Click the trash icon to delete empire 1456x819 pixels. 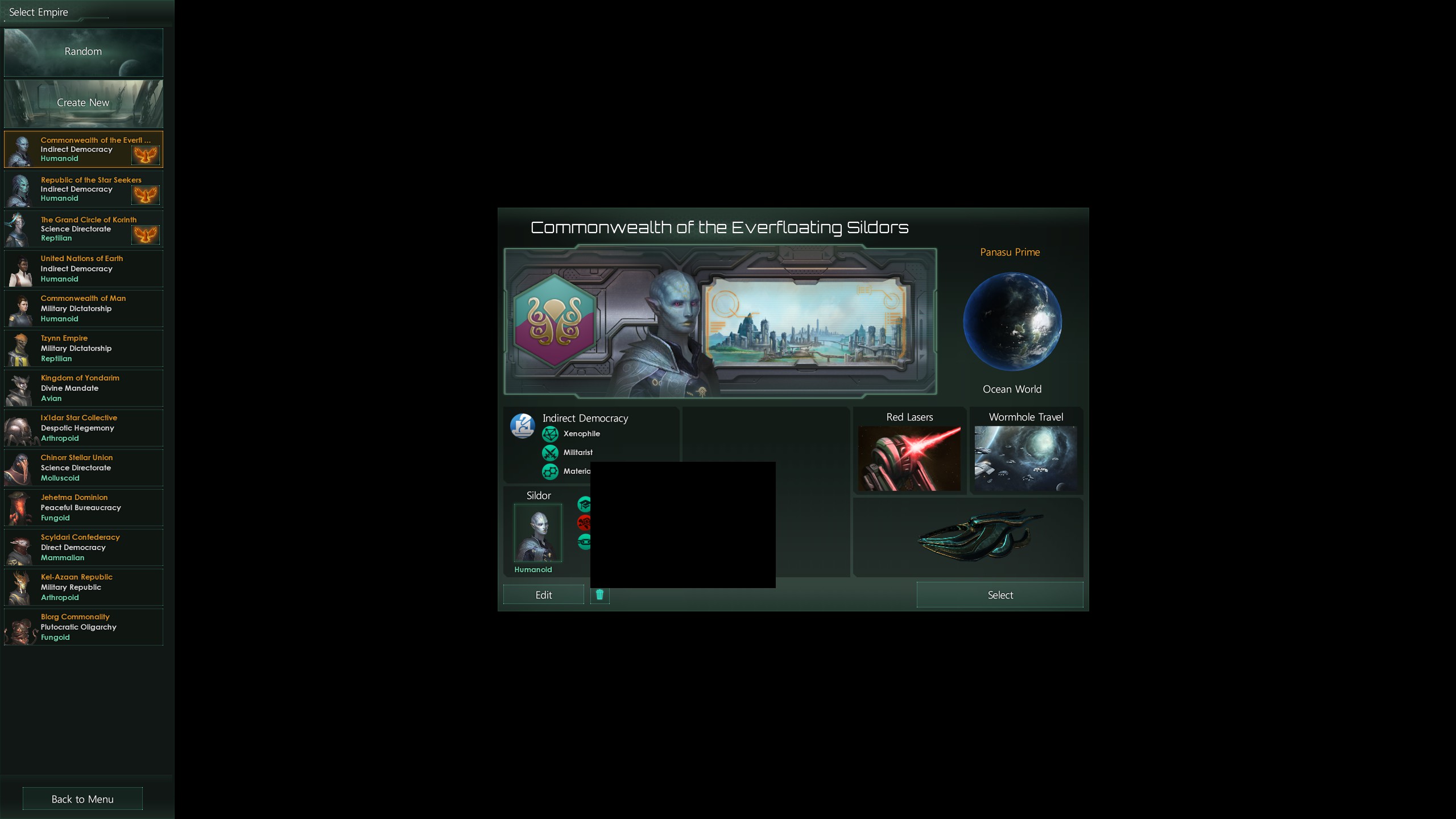(x=599, y=594)
